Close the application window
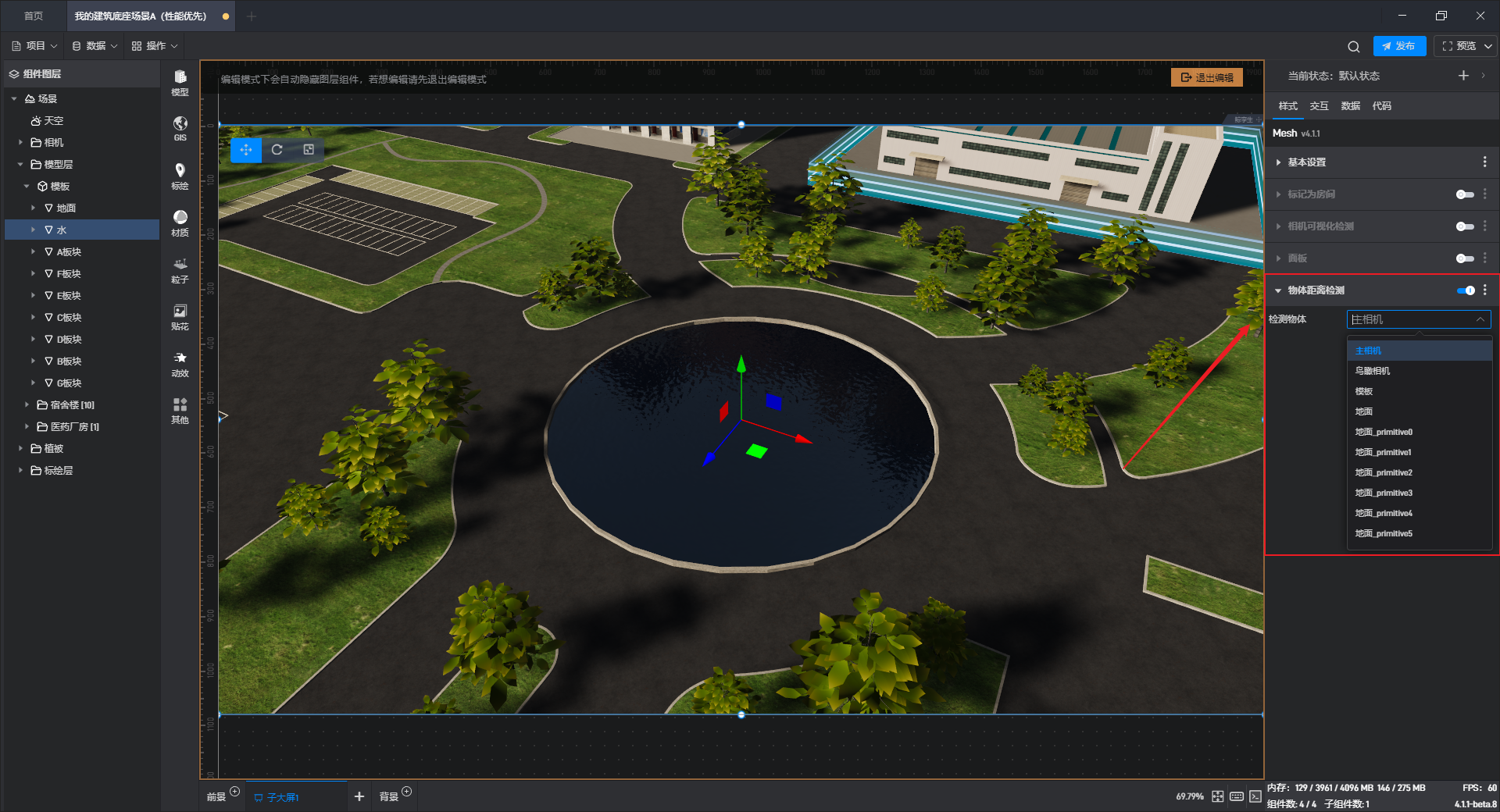The width and height of the screenshot is (1500, 812). [x=1480, y=16]
